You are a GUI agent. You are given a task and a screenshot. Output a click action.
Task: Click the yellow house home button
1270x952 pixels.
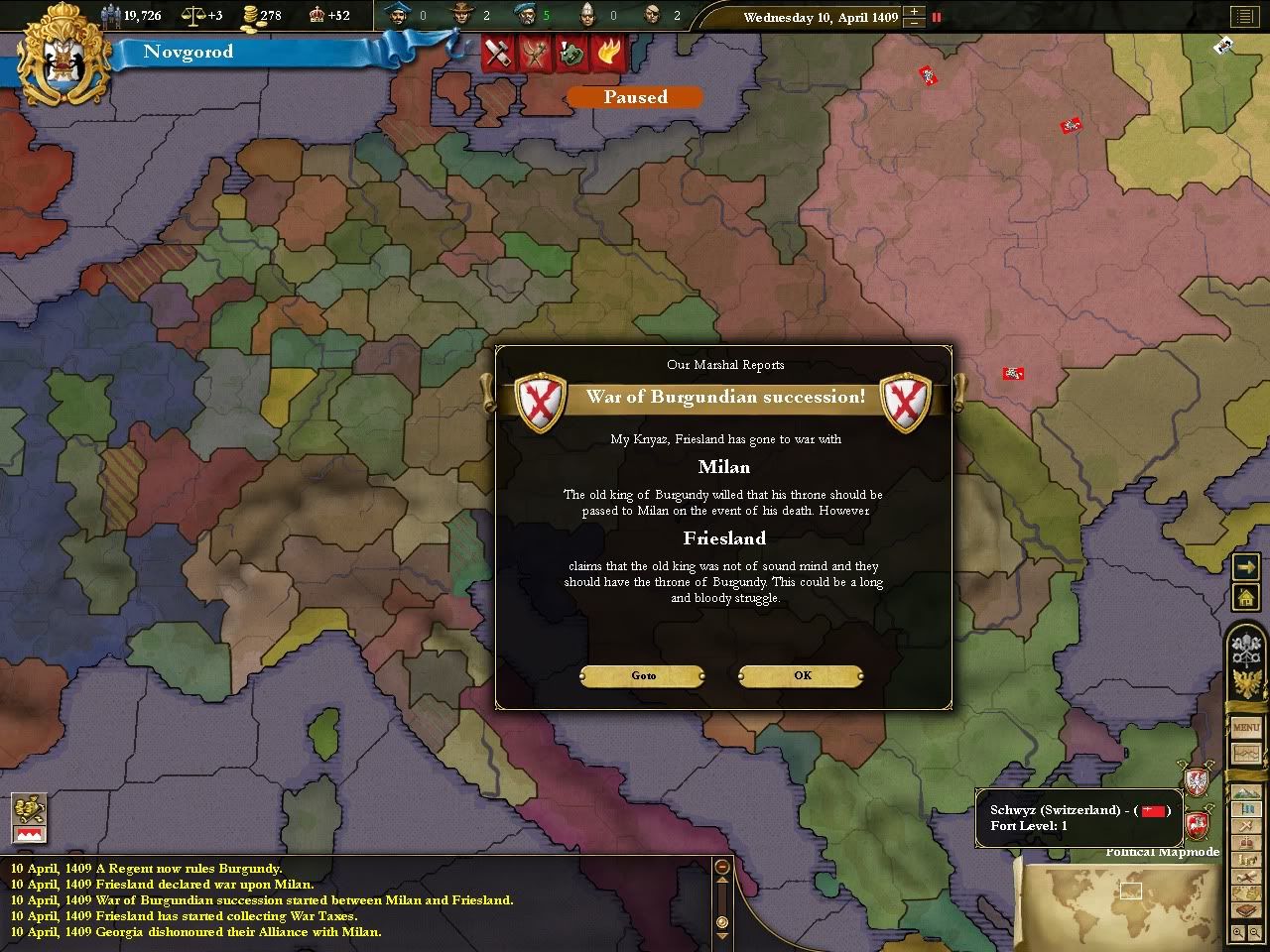(1245, 597)
